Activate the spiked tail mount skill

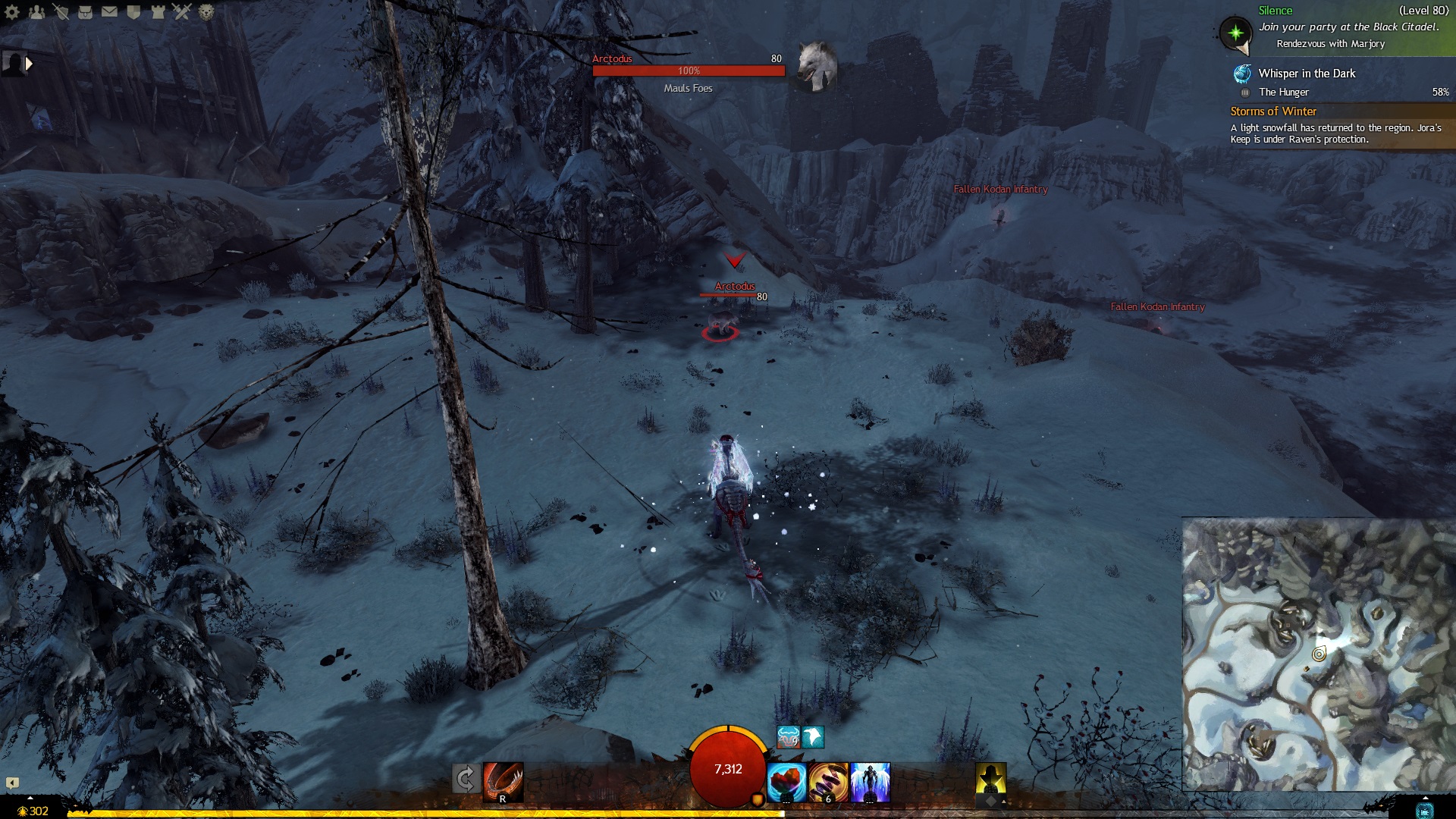coord(503,782)
